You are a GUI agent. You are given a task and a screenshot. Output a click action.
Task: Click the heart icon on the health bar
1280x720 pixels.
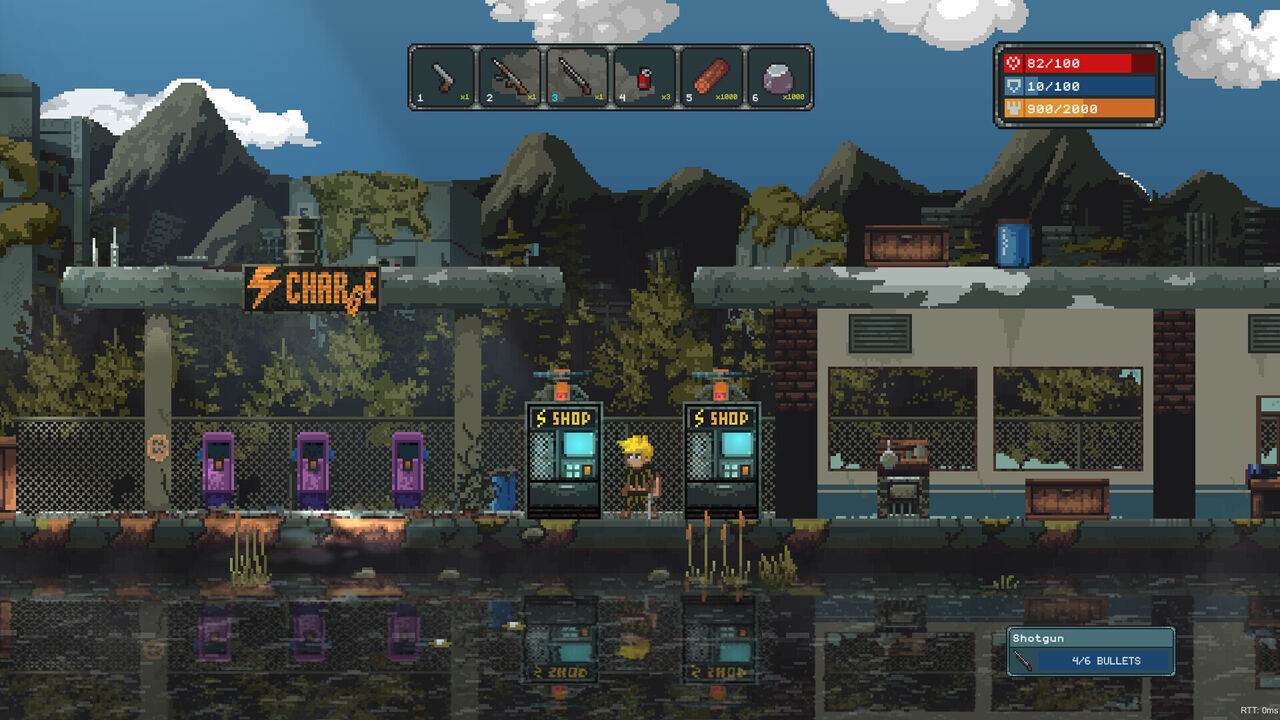tap(1013, 62)
